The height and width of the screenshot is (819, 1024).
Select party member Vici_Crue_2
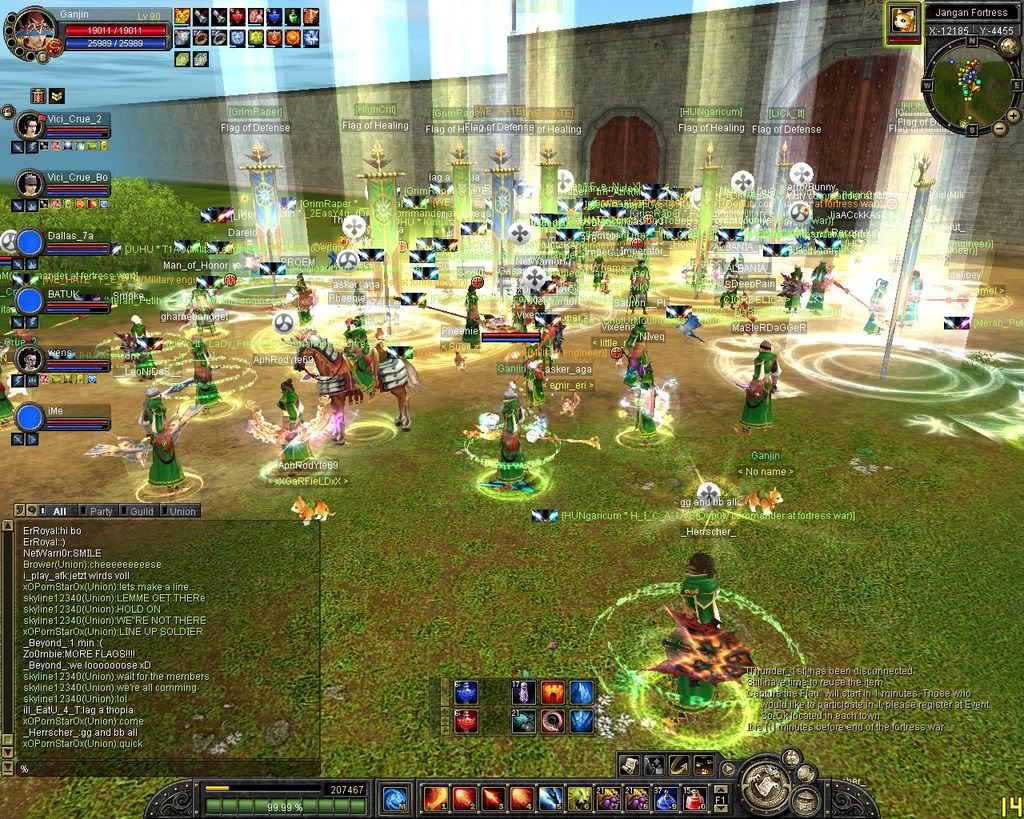30,126
